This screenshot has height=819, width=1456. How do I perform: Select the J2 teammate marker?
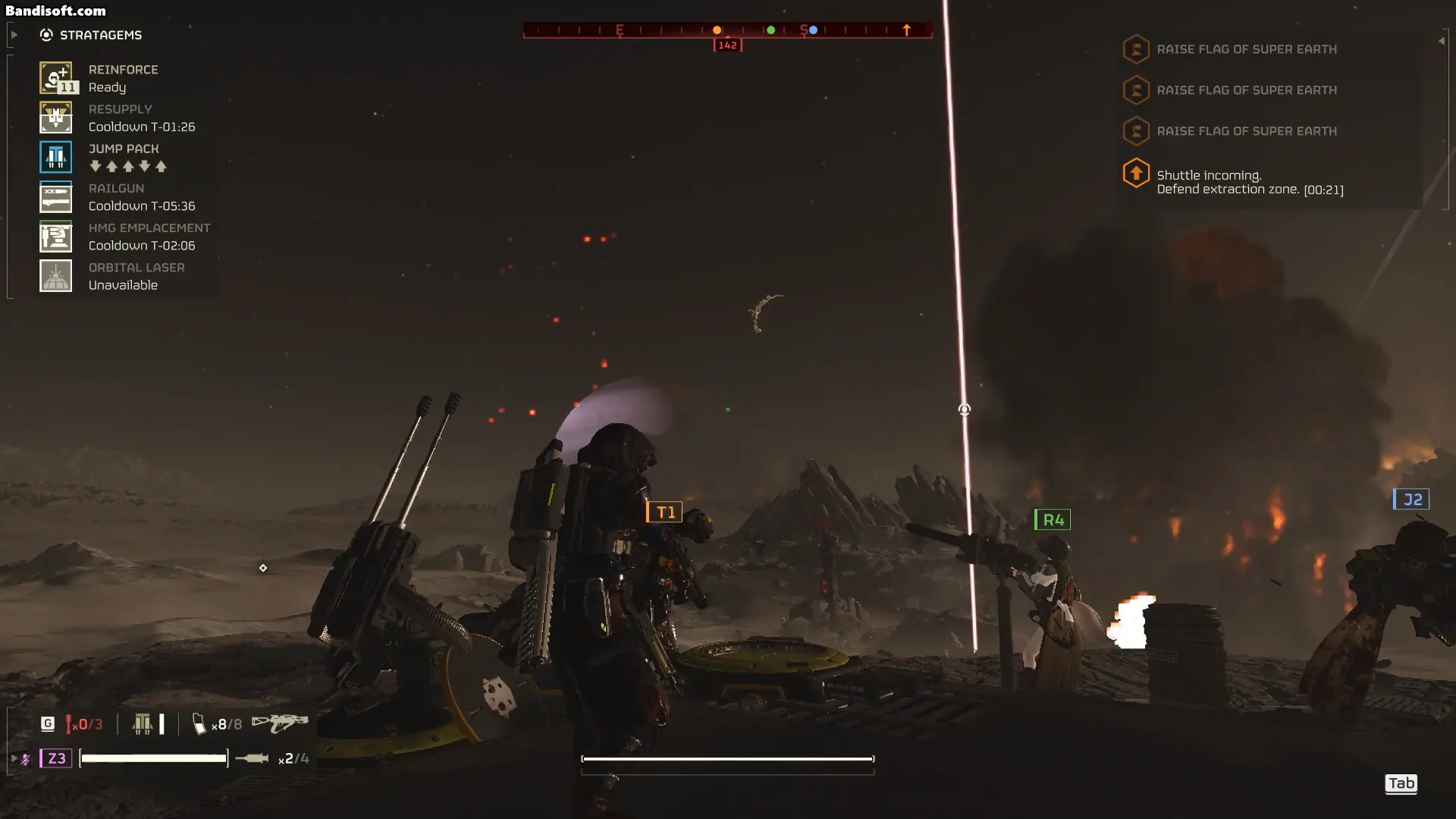1411,500
